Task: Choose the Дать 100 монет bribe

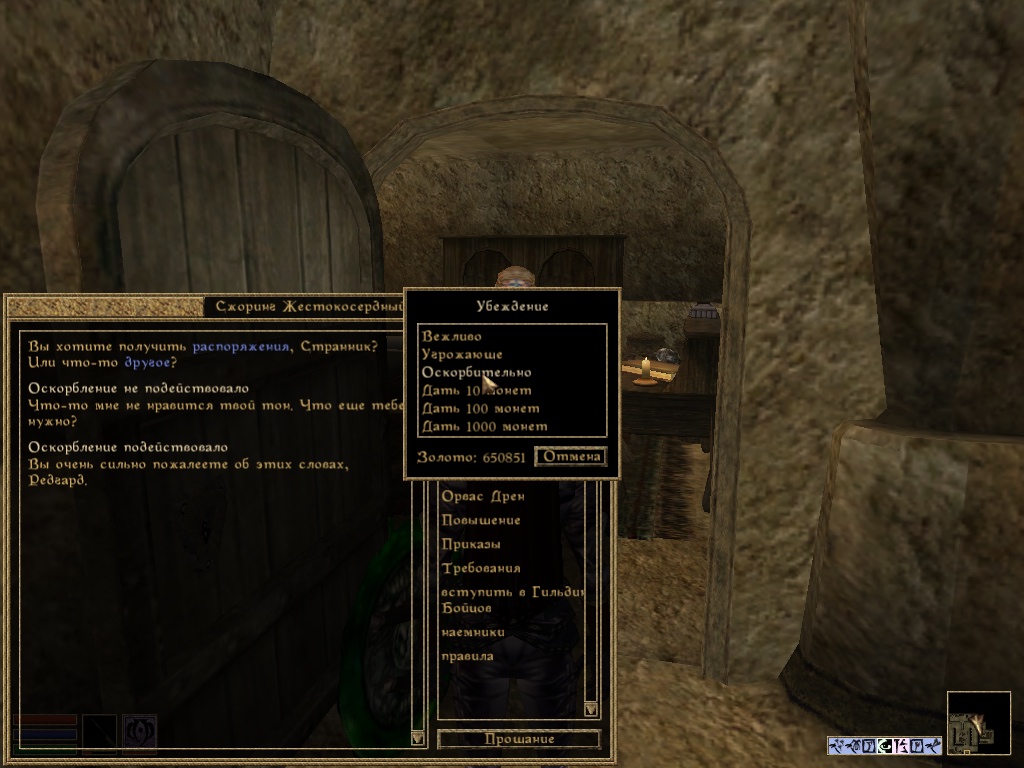Action: tap(480, 409)
